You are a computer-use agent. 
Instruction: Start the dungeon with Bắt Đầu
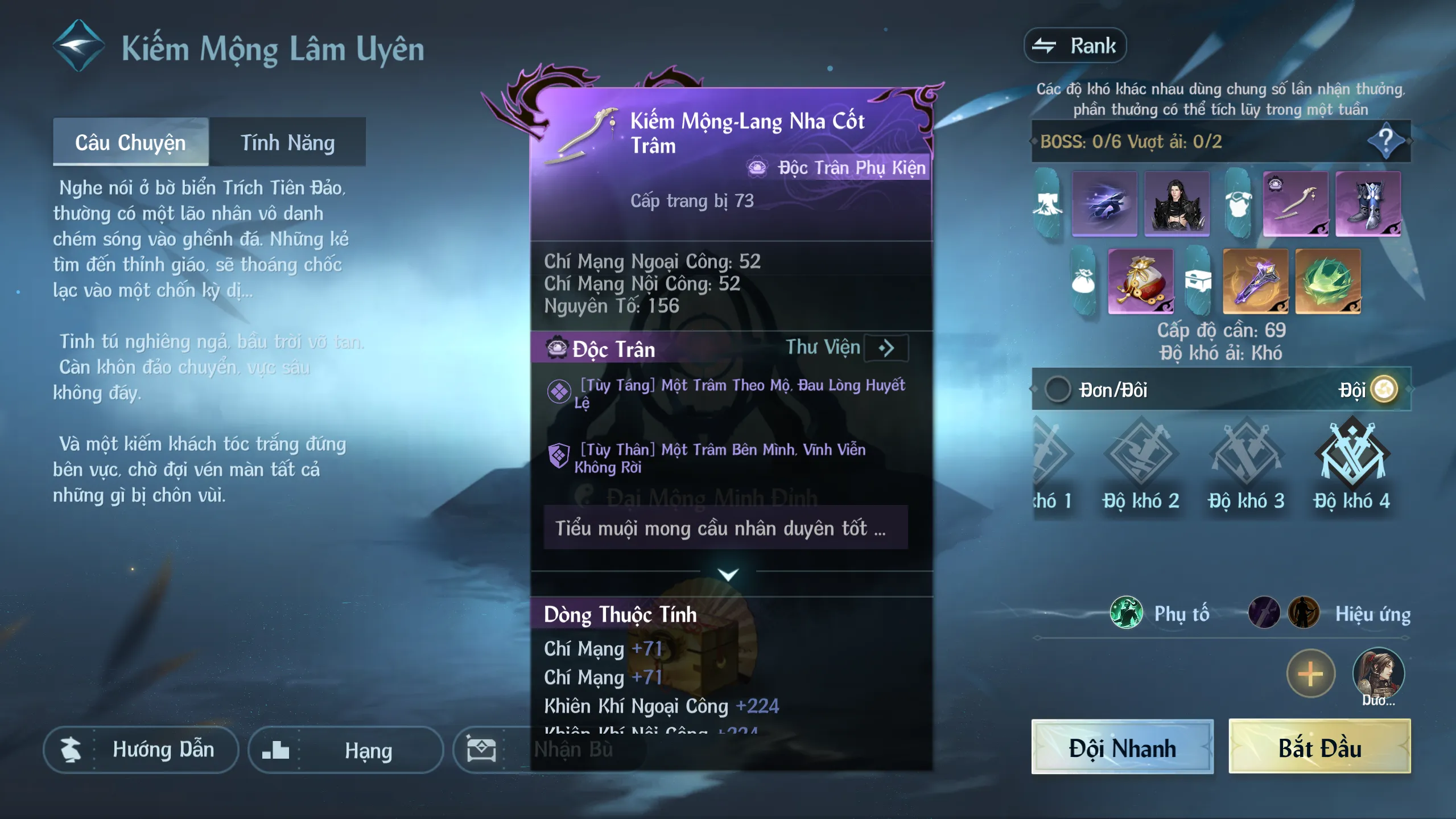[1319, 747]
